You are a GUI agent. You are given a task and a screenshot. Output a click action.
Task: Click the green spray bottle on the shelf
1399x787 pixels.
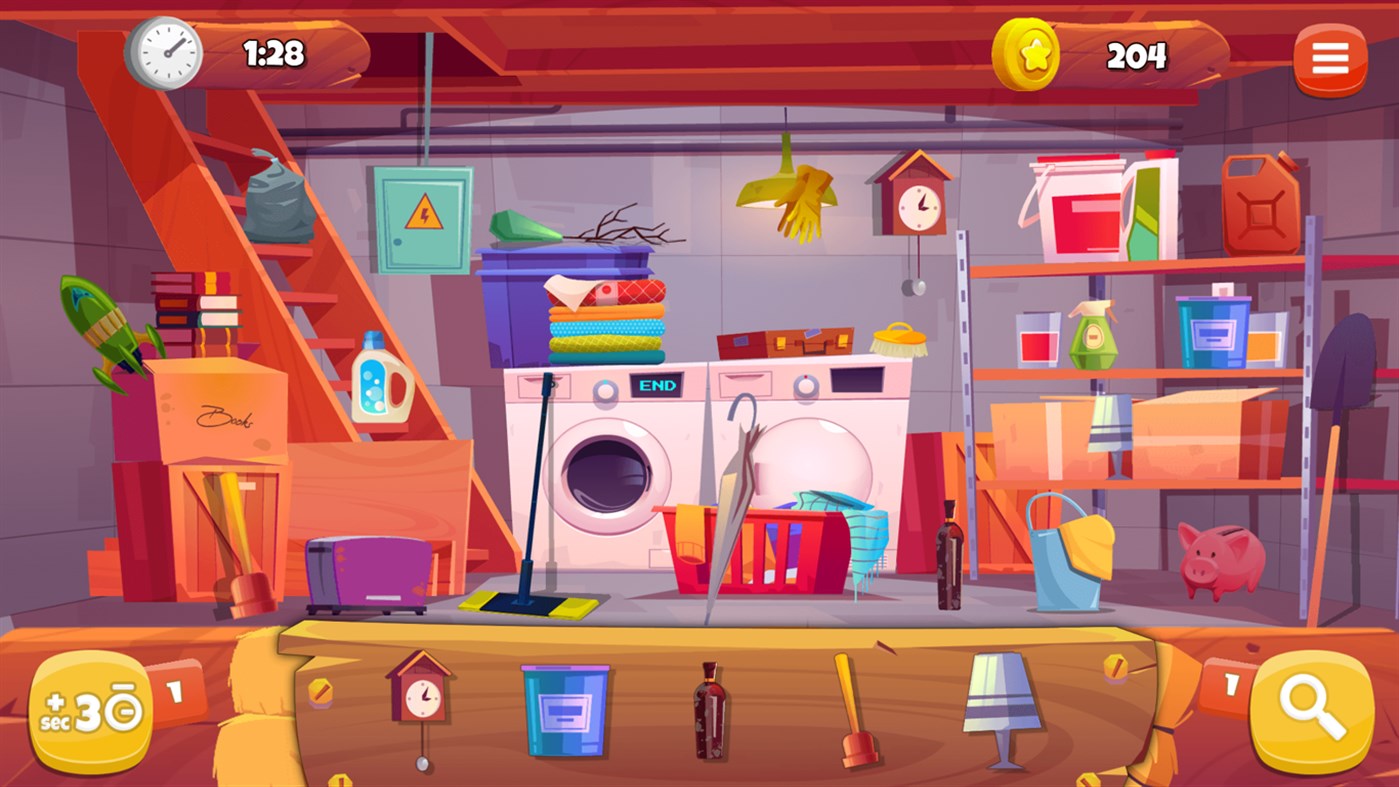tap(1093, 335)
